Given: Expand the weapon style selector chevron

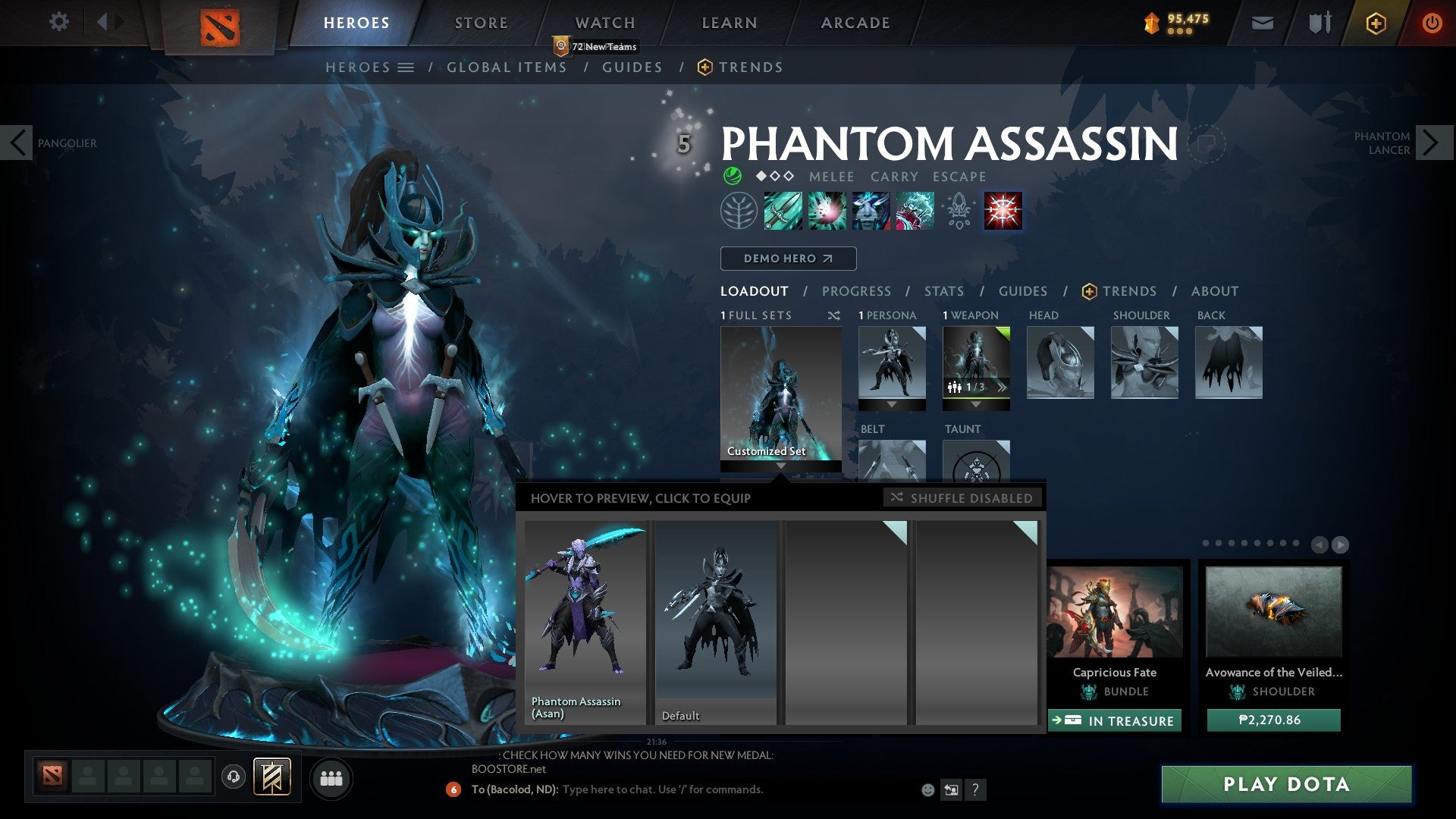Looking at the screenshot, I should [1003, 387].
